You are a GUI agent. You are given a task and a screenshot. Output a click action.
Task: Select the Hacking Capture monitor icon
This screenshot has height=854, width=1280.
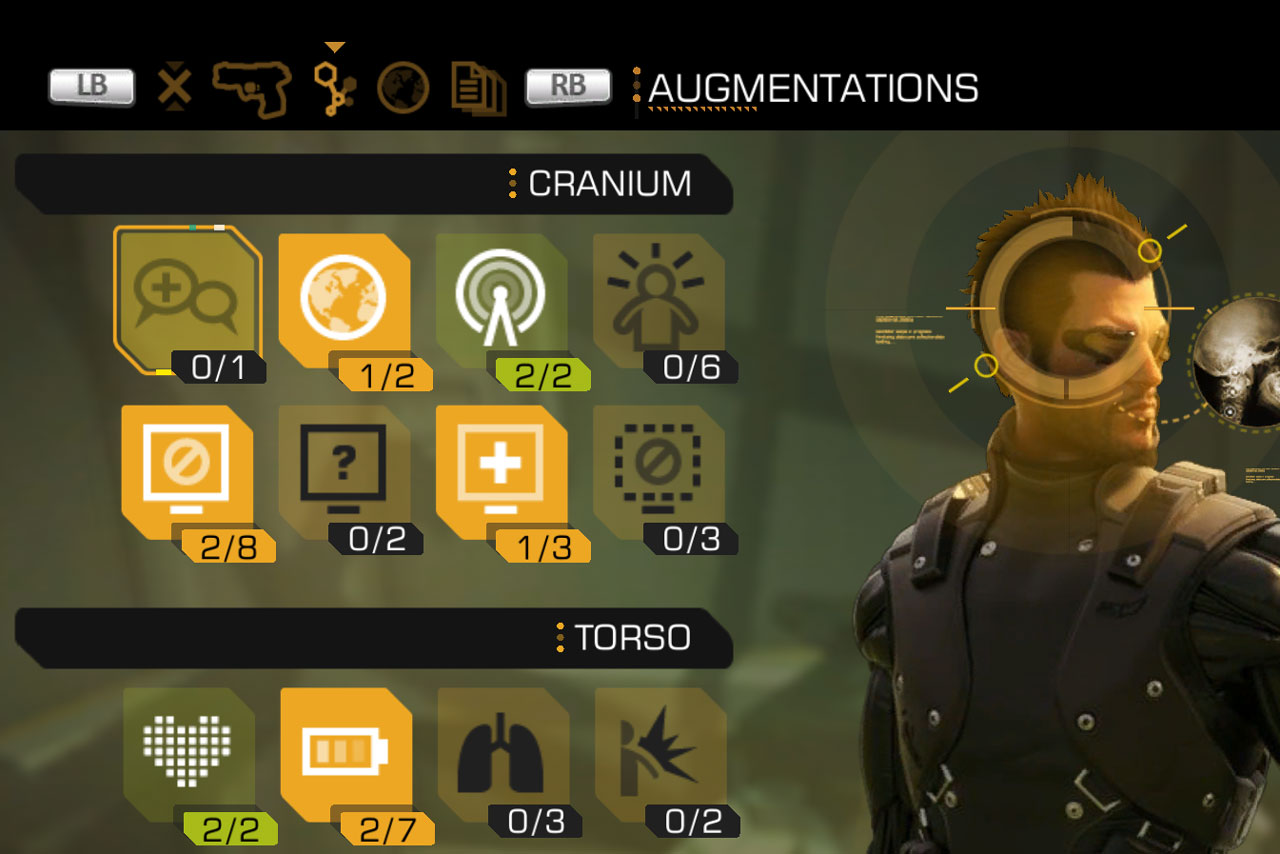(185, 470)
